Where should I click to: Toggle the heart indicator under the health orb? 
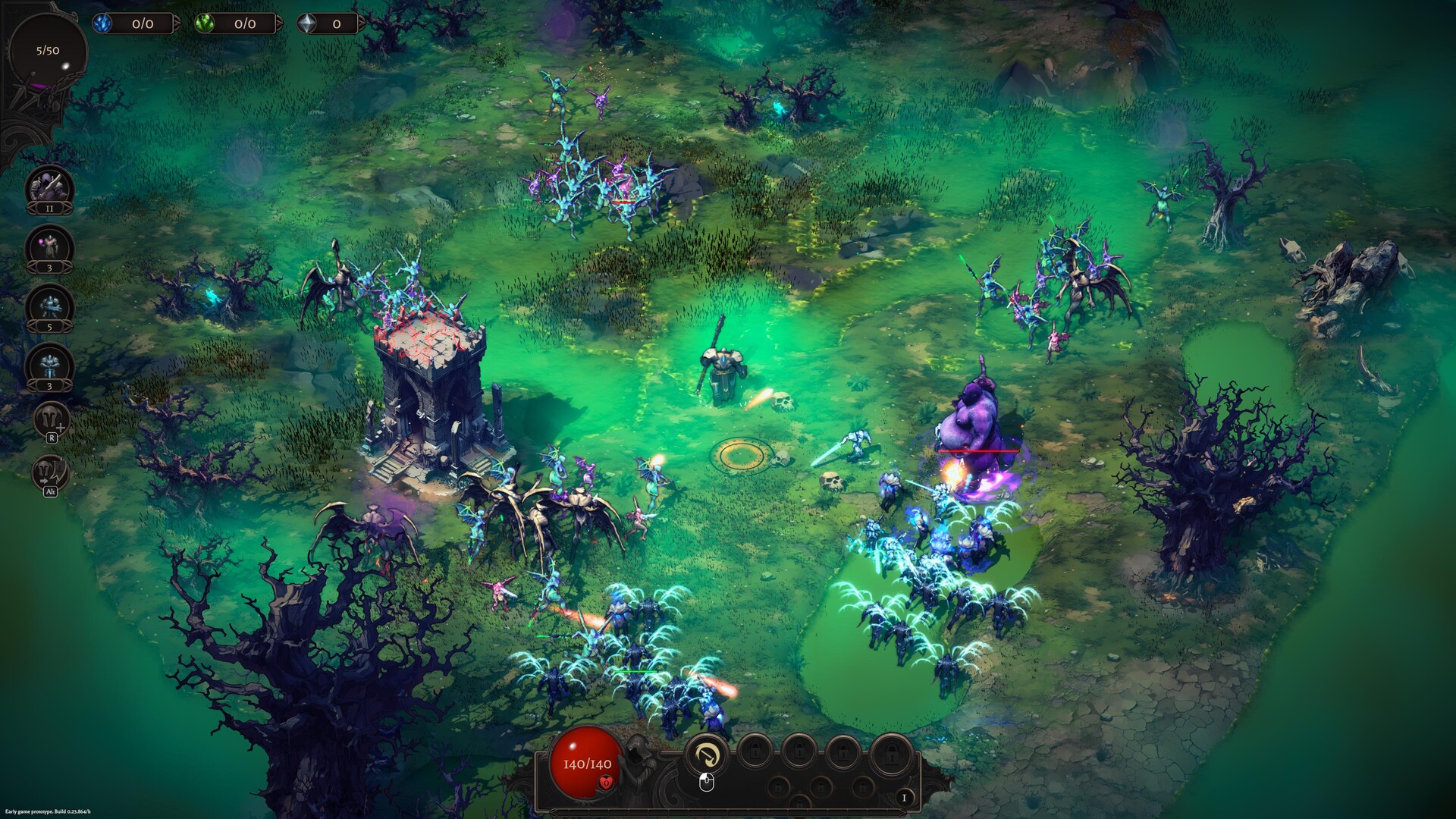coord(605,783)
